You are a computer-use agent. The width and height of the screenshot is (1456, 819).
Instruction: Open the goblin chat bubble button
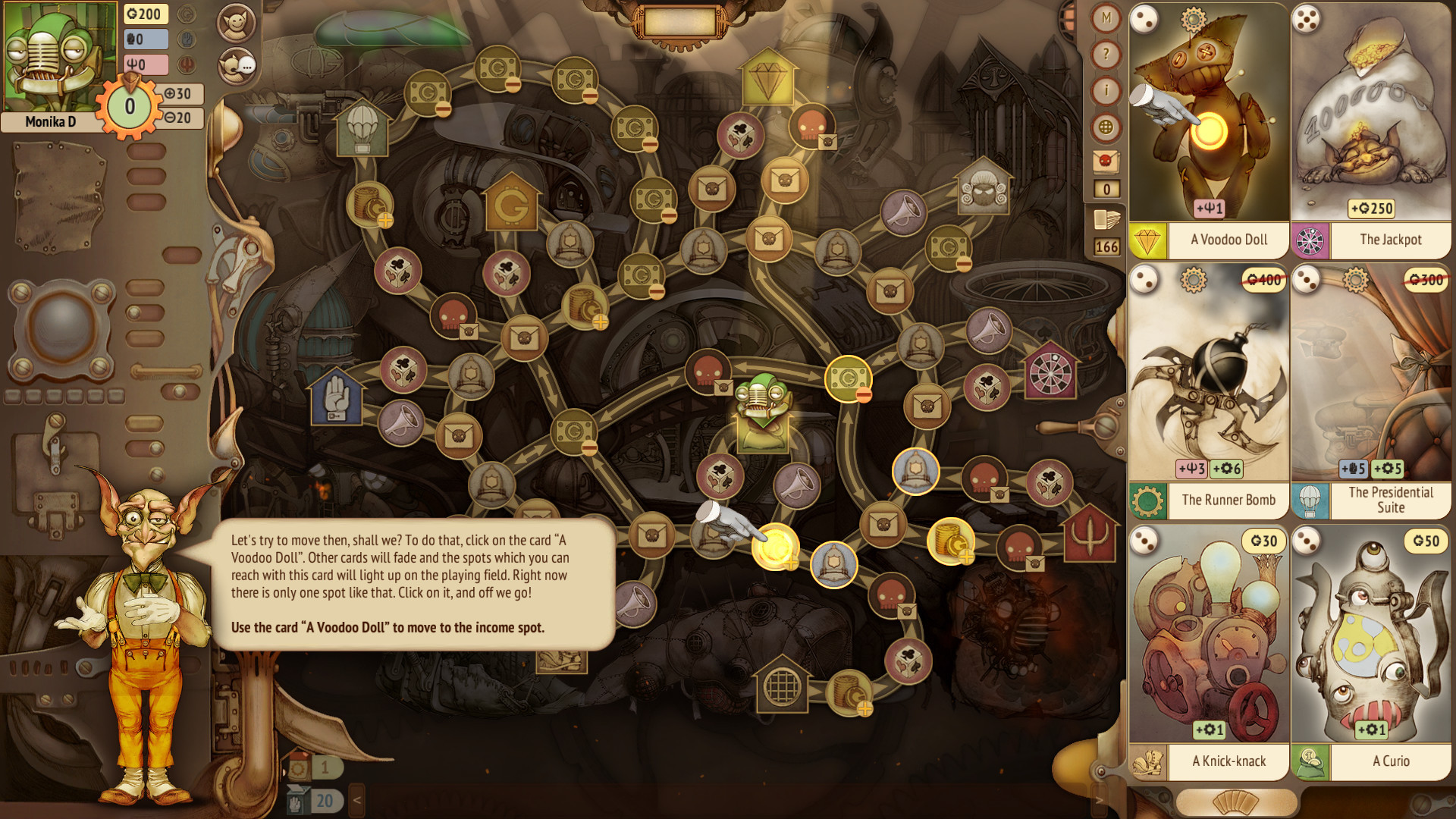236,66
